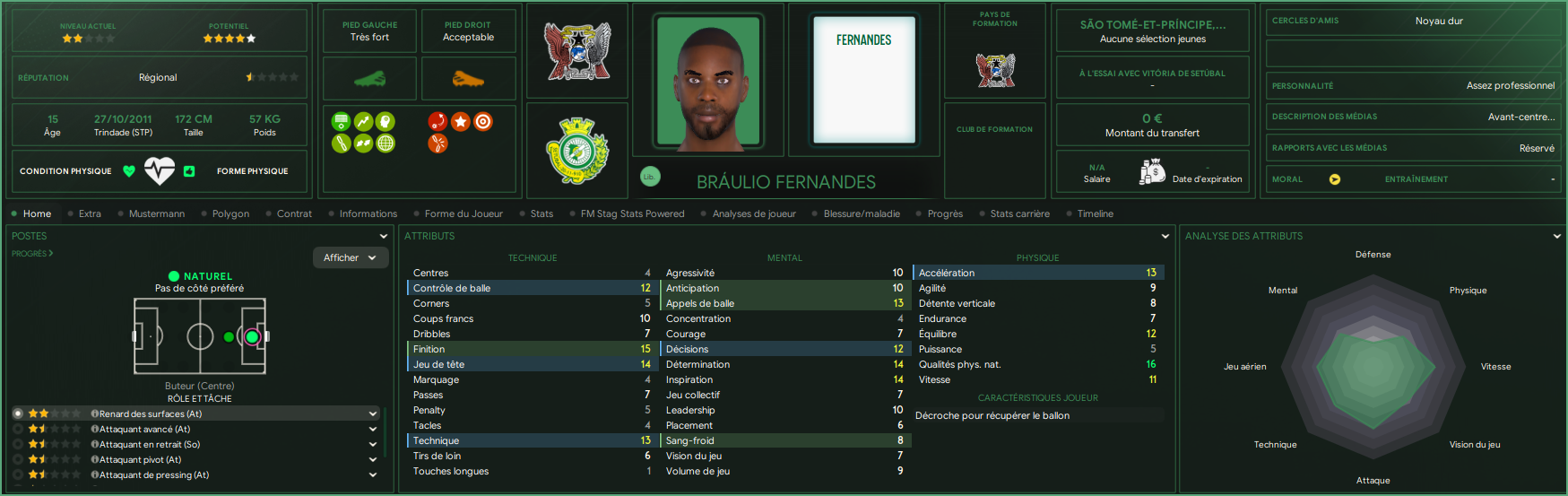Open the Analyse des attributs dropdown
This screenshot has width=1568, height=496.
pyautogui.click(x=1556, y=236)
